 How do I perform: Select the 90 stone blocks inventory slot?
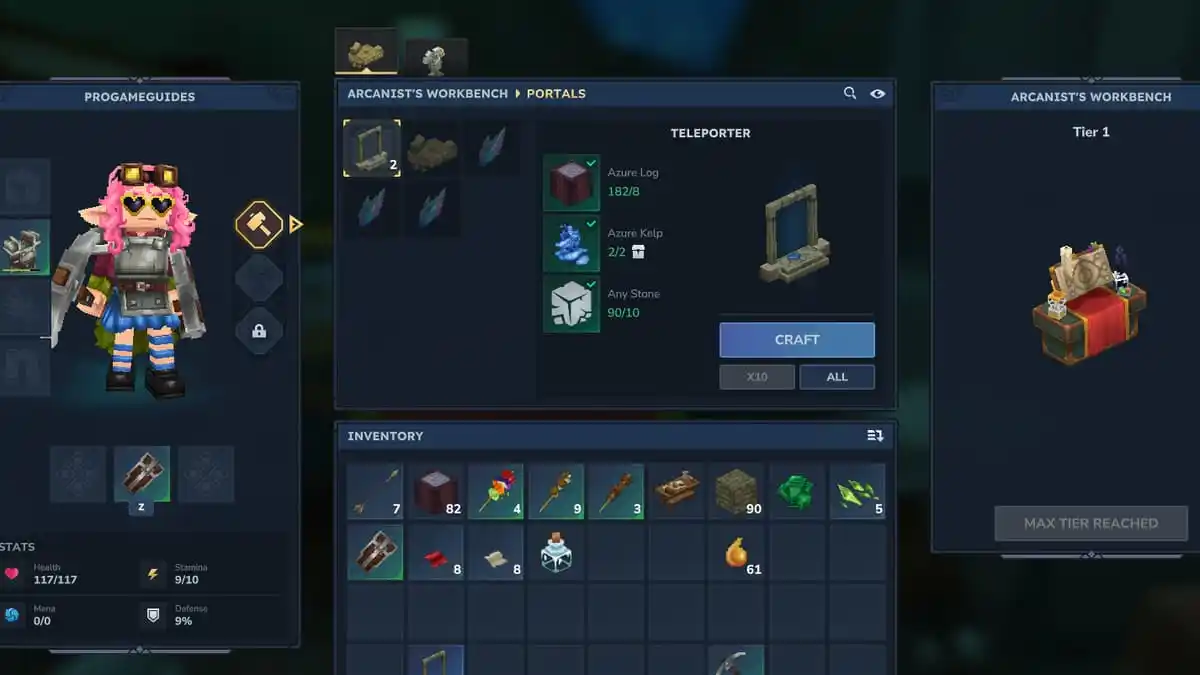tap(737, 491)
